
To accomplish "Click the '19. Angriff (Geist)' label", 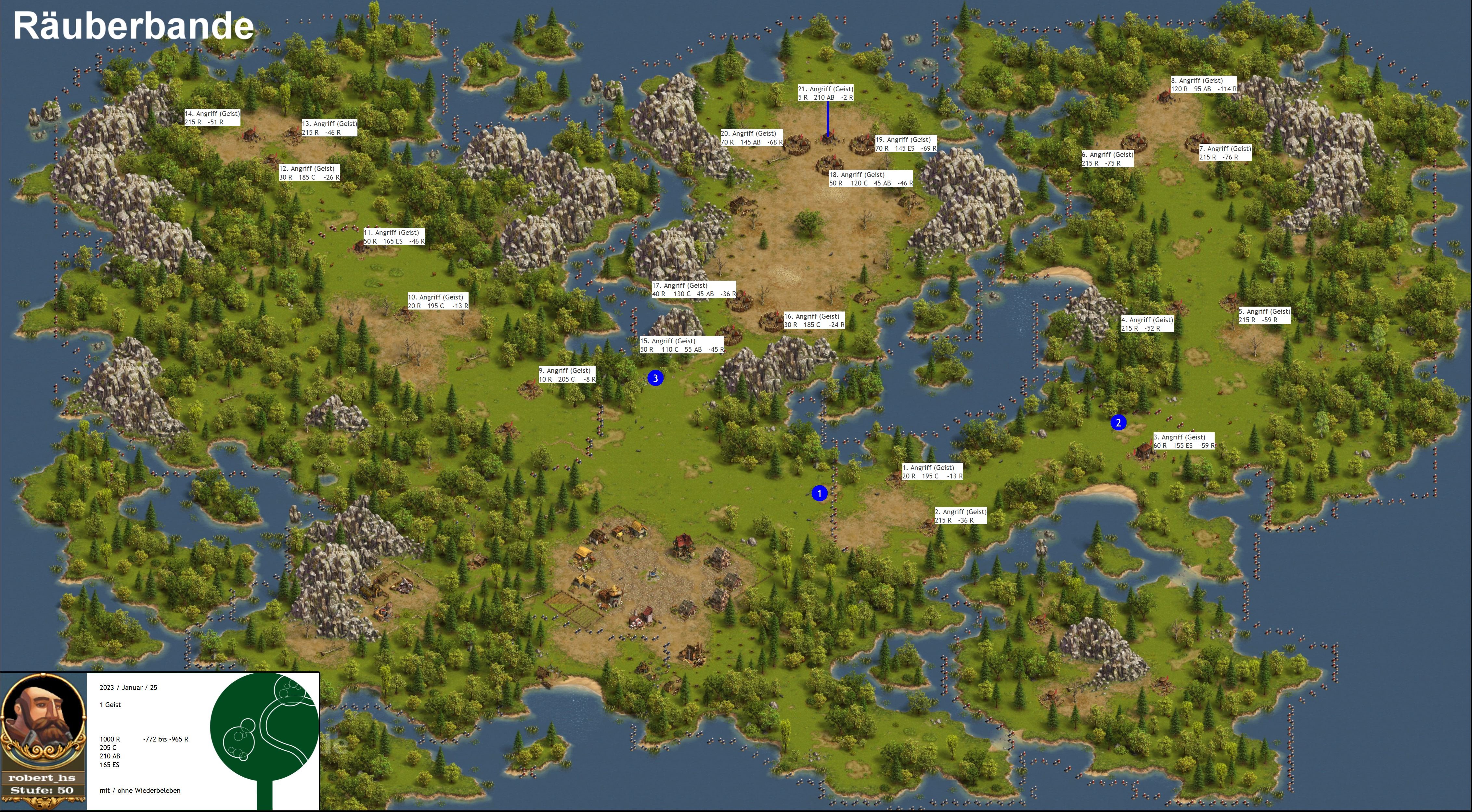I will tap(906, 144).
